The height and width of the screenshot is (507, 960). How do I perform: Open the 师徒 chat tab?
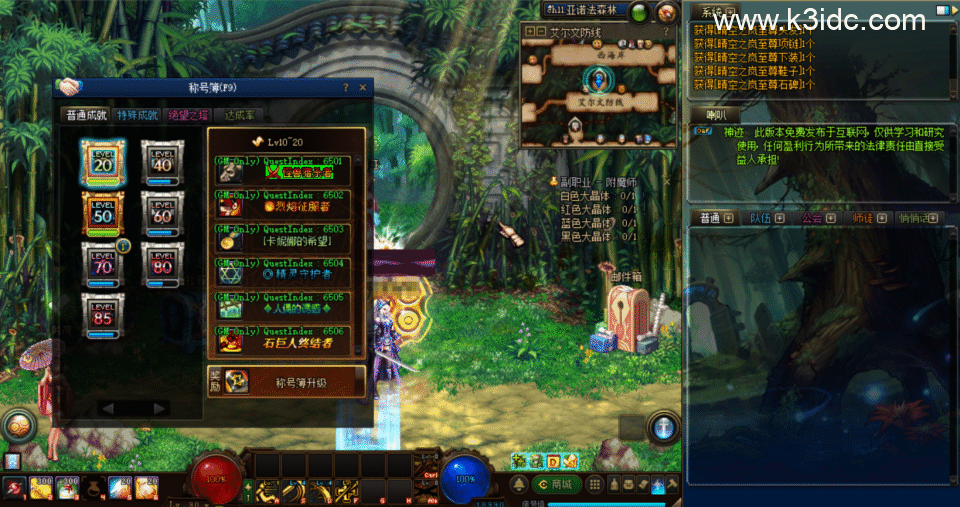click(862, 218)
